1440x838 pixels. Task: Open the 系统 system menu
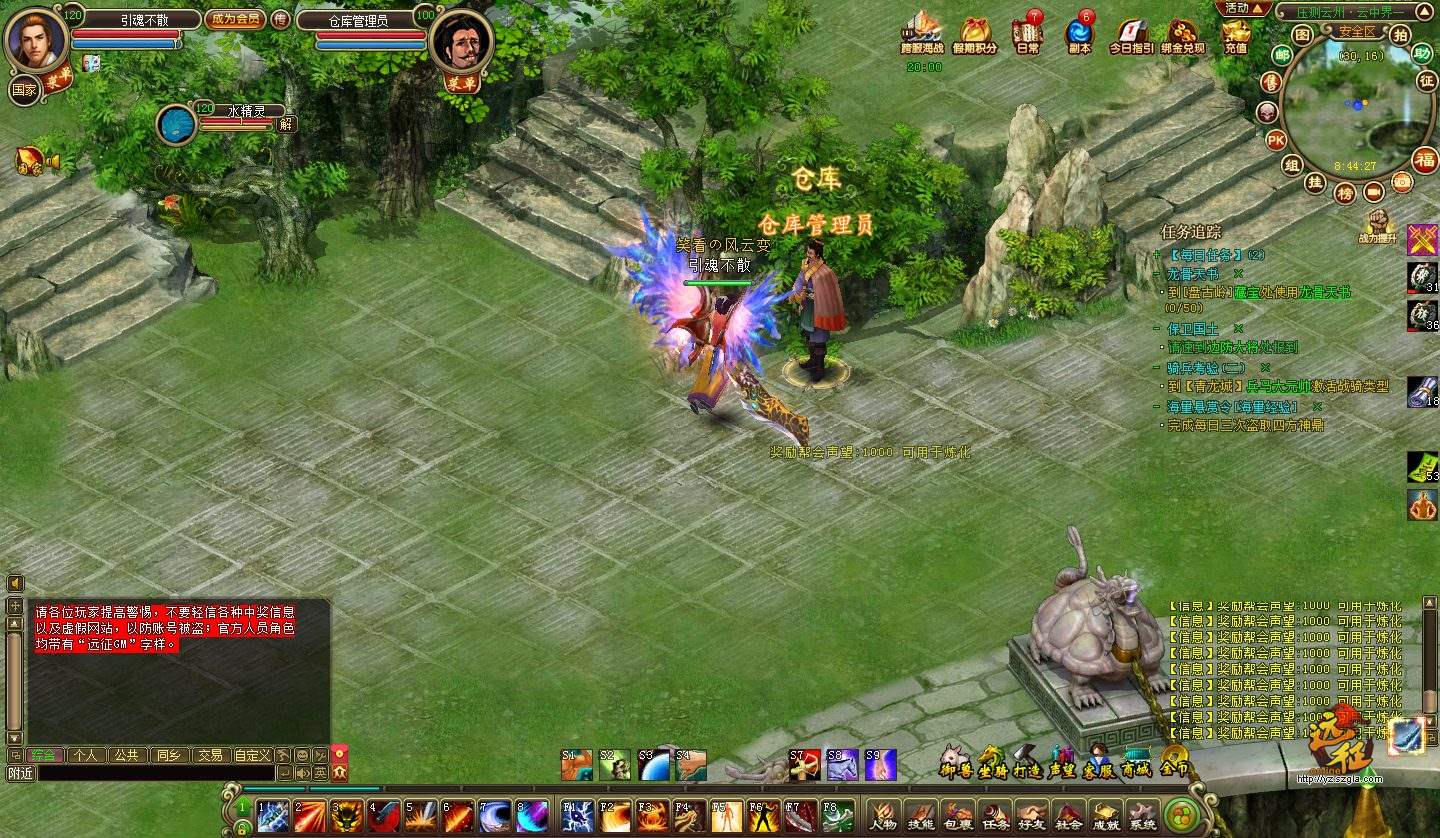tap(1142, 815)
